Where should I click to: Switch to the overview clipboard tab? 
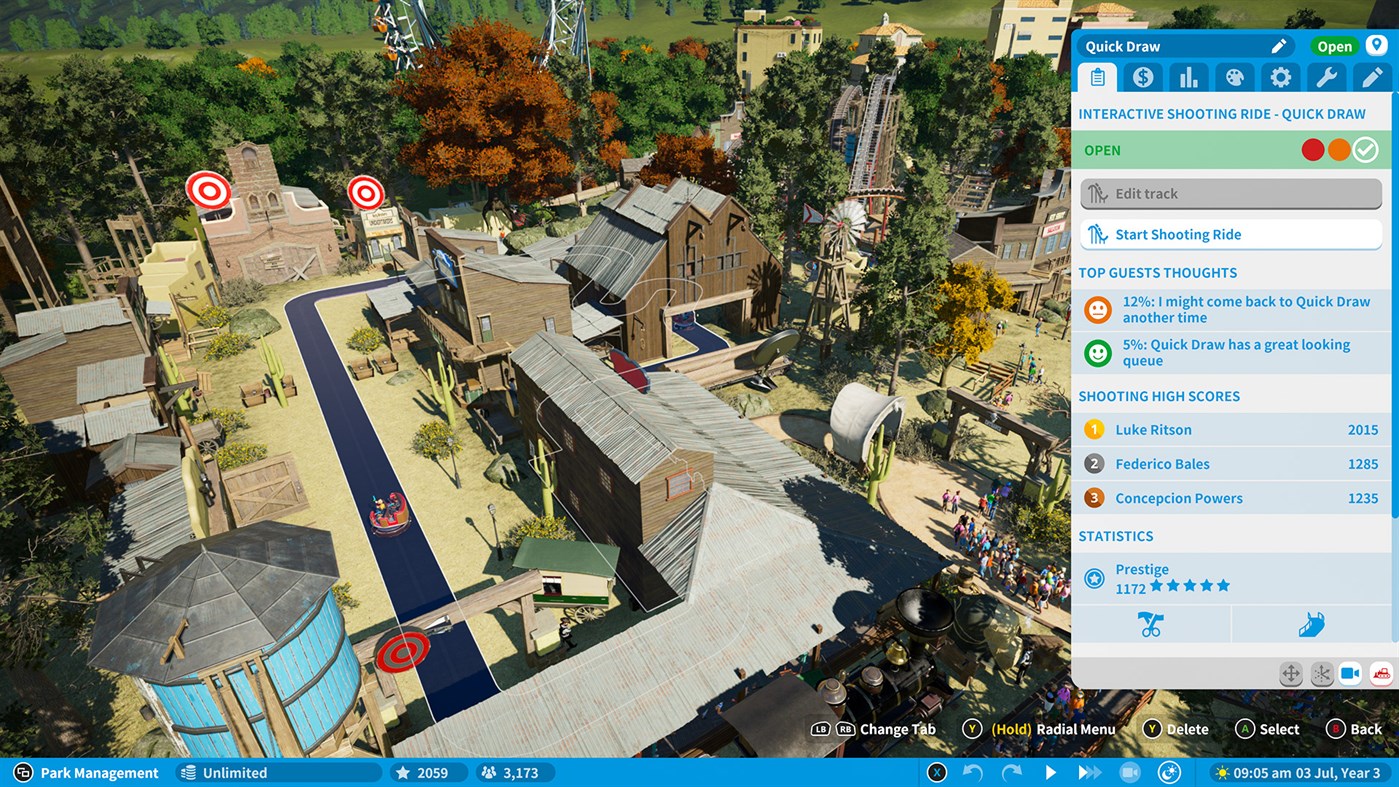1096,77
